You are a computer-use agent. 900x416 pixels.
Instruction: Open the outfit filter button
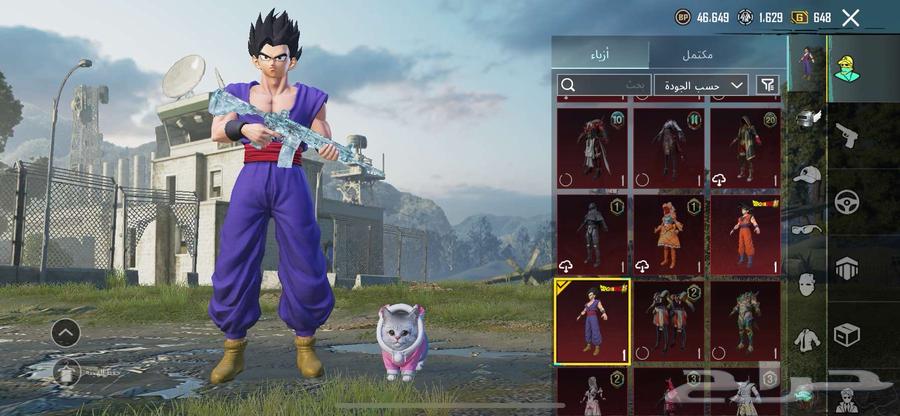tap(768, 85)
